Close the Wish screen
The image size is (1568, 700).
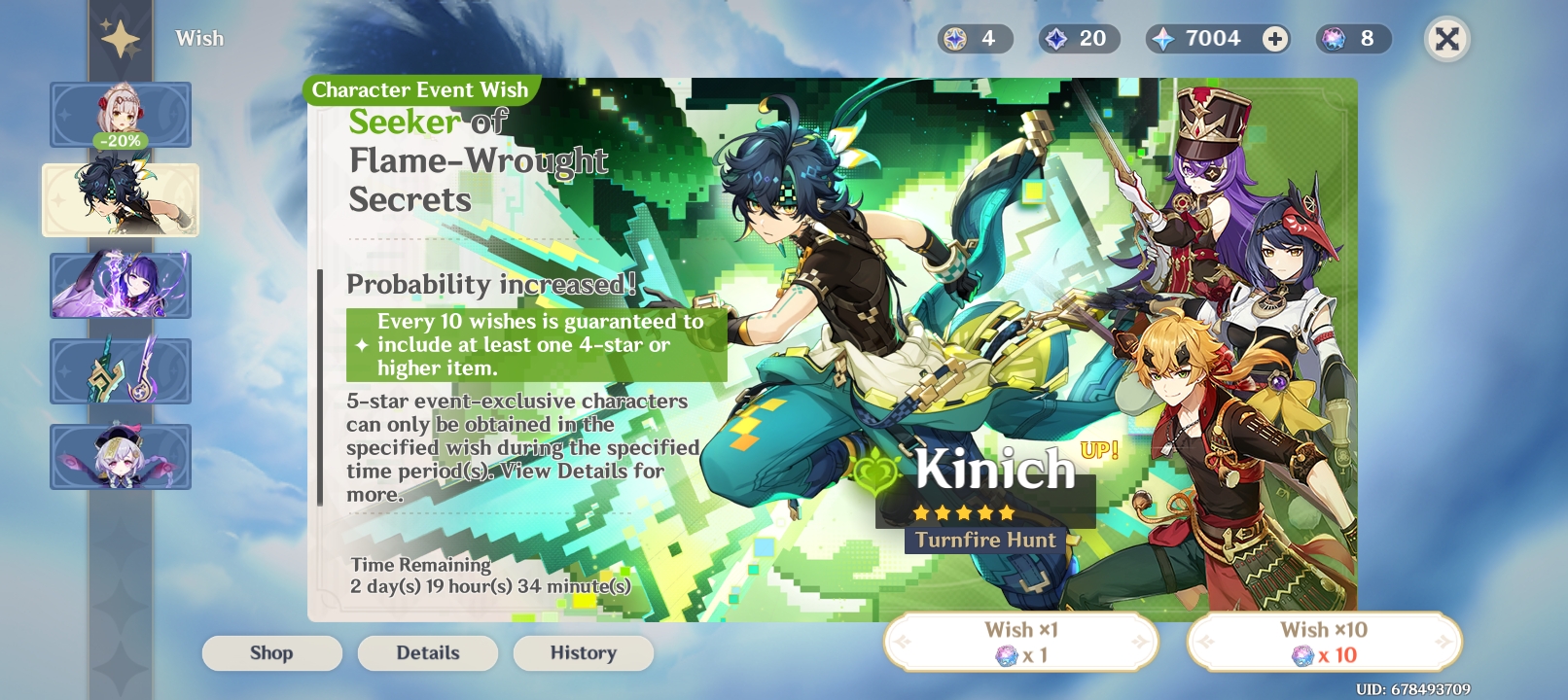pyautogui.click(x=1445, y=39)
